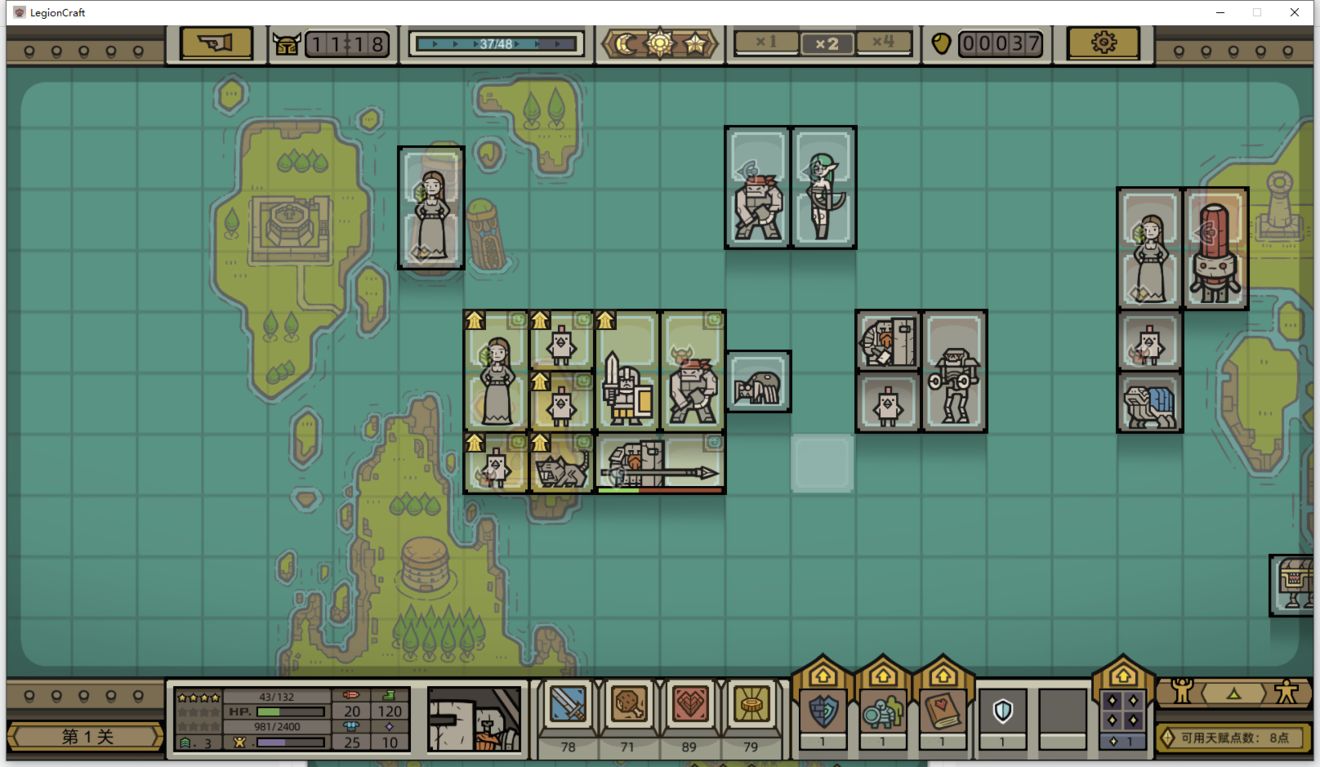Choose the red heart skill icon
The image size is (1320, 767).
[x=690, y=705]
